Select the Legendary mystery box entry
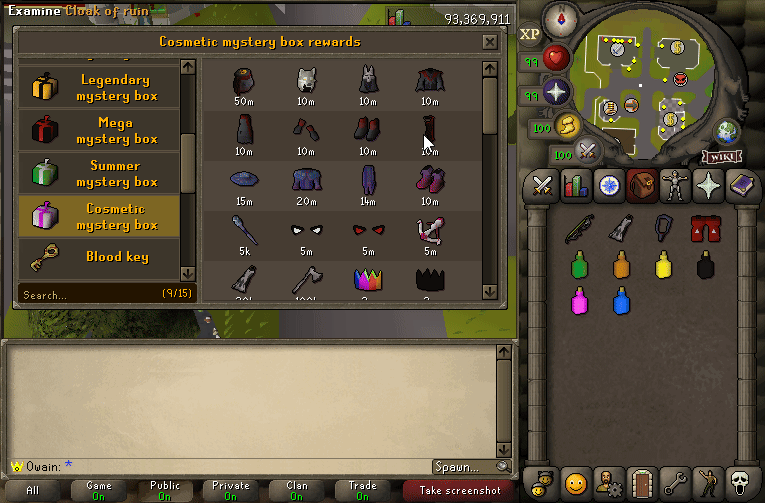Viewport: 765px width, 503px height. (100, 88)
